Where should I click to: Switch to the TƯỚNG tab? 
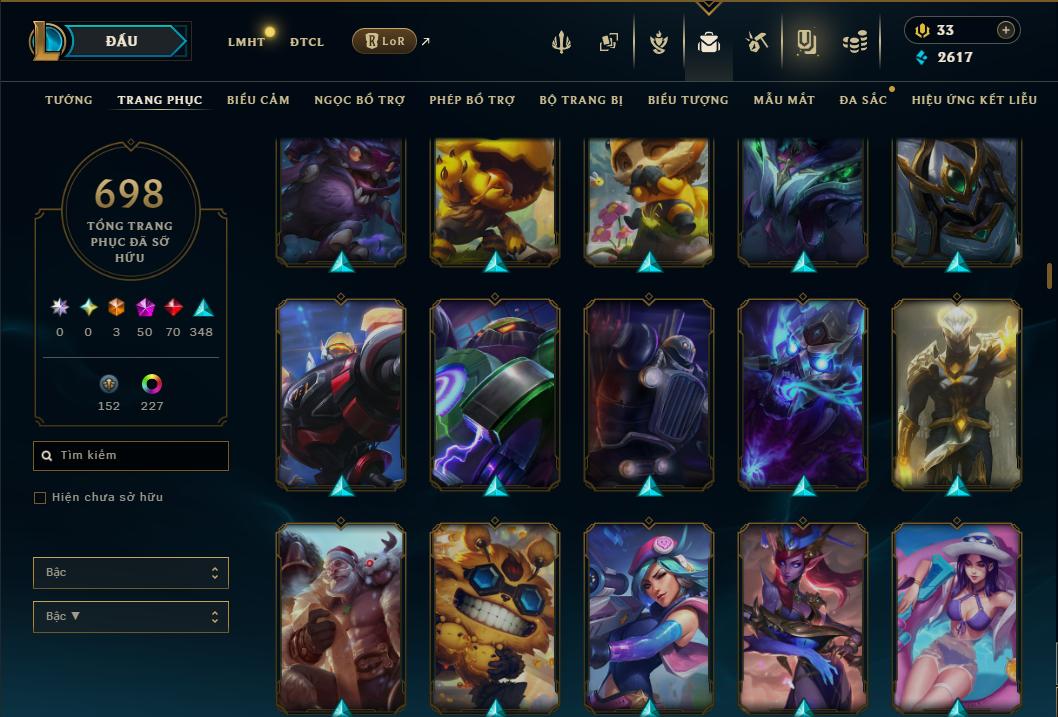point(69,100)
